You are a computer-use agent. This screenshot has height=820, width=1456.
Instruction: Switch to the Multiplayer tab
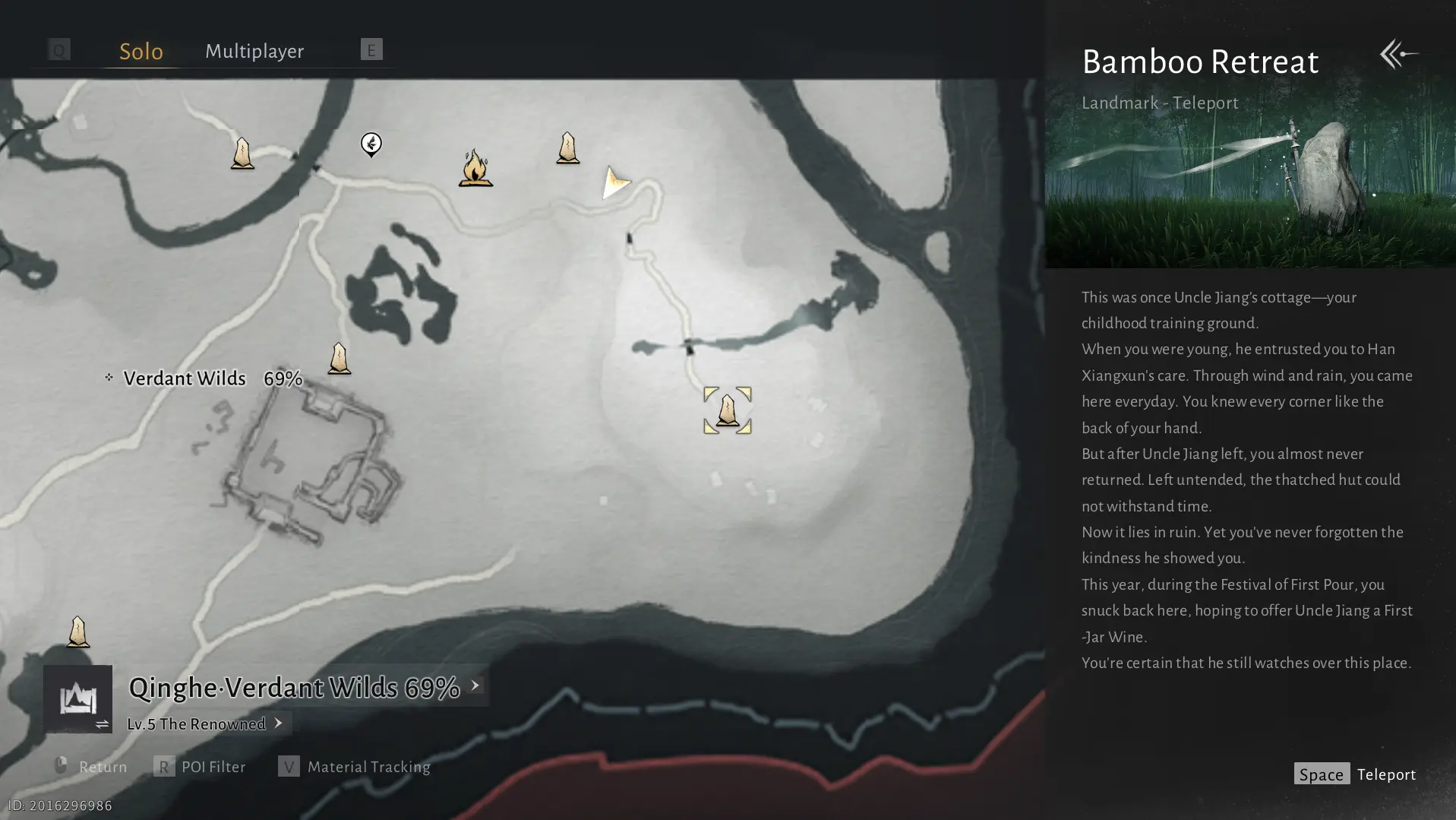pos(254,51)
